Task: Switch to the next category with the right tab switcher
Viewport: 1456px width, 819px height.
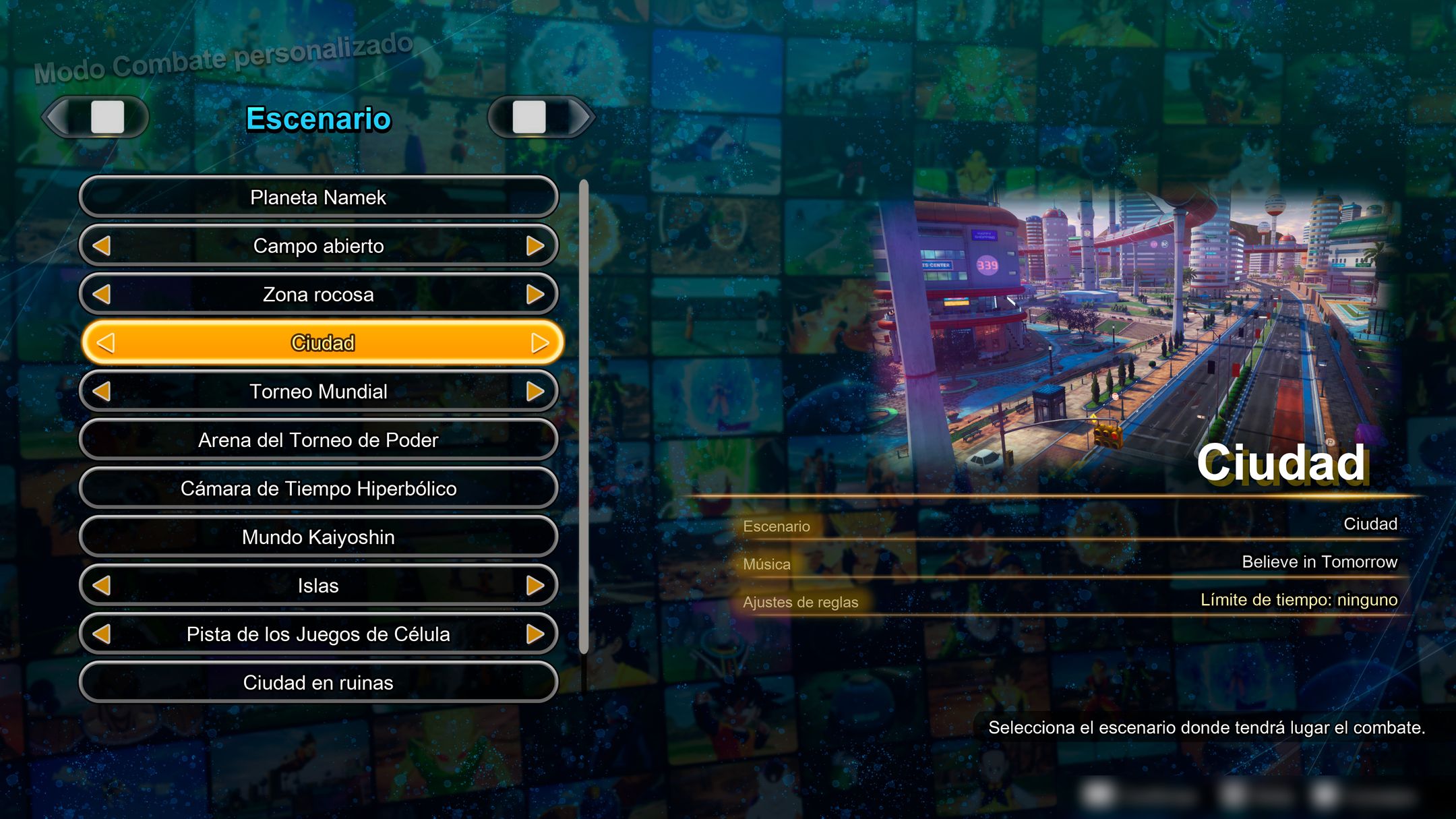Action: coord(541,116)
